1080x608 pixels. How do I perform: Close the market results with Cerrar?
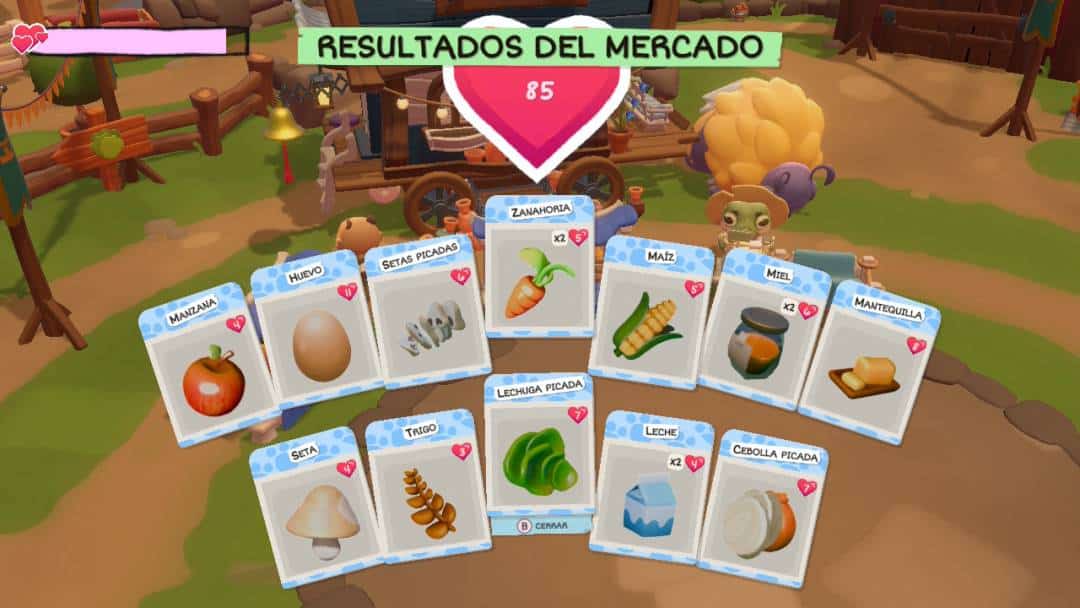click(541, 525)
